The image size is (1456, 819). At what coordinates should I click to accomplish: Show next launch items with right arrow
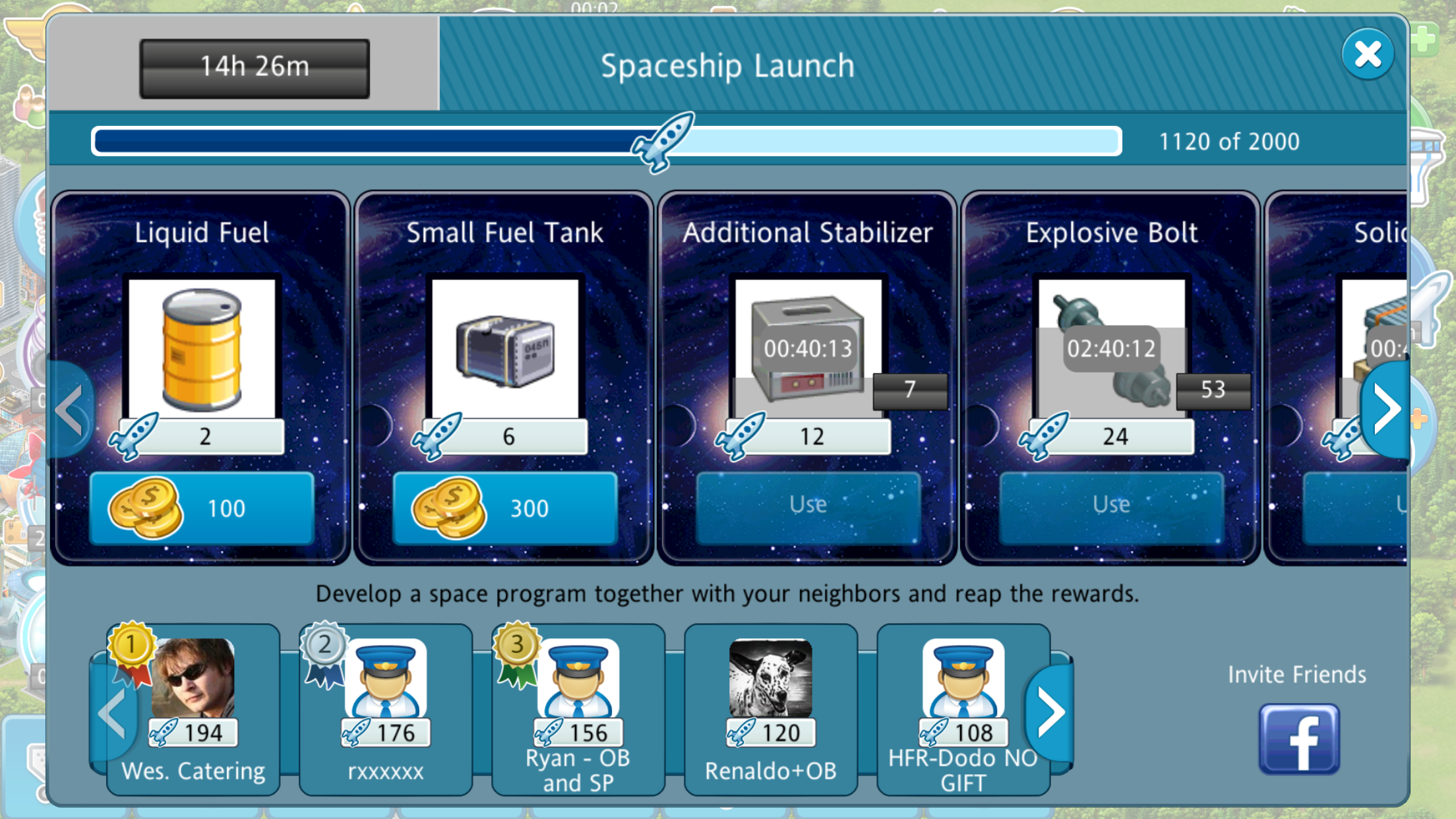1386,409
